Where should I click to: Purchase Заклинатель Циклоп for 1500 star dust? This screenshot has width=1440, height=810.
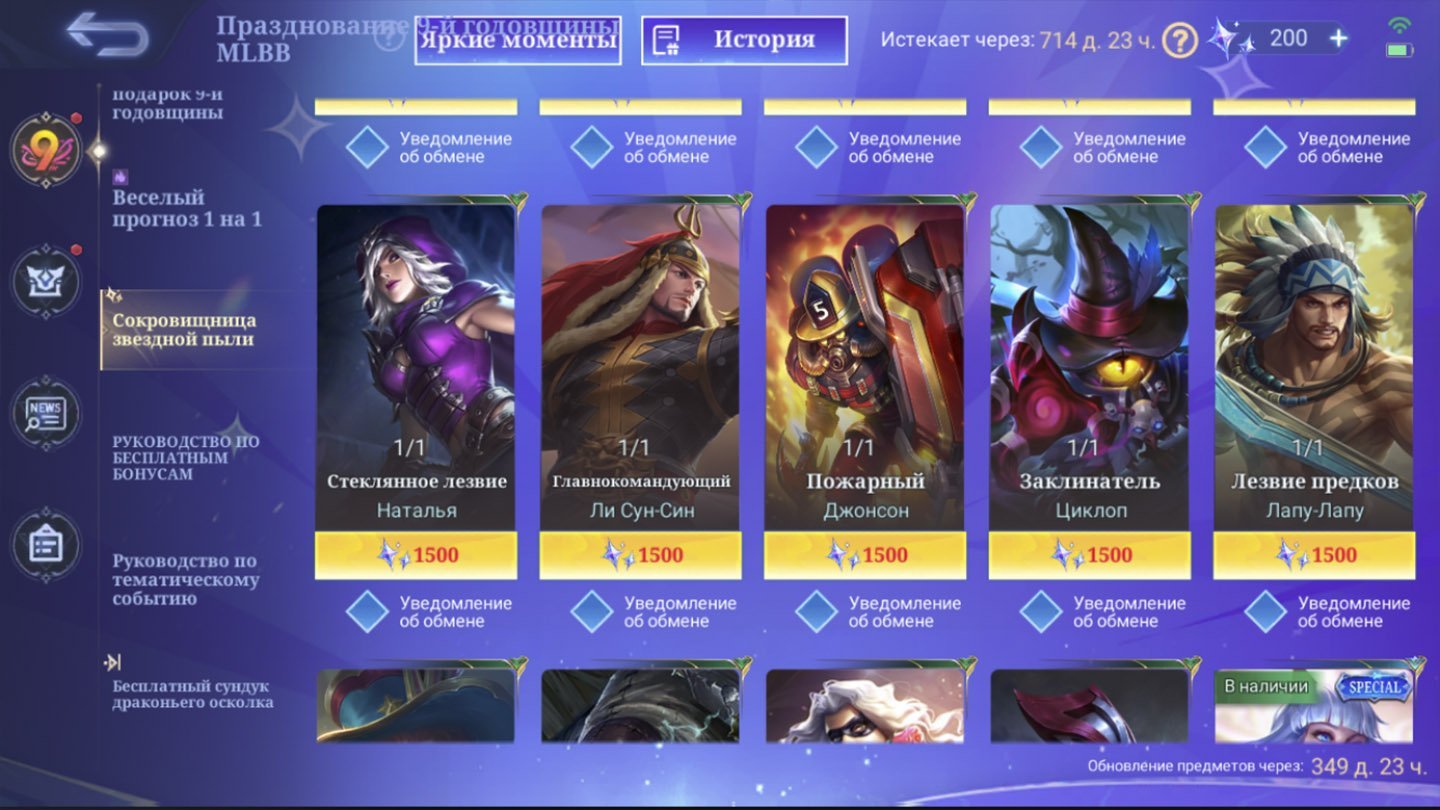point(1090,555)
